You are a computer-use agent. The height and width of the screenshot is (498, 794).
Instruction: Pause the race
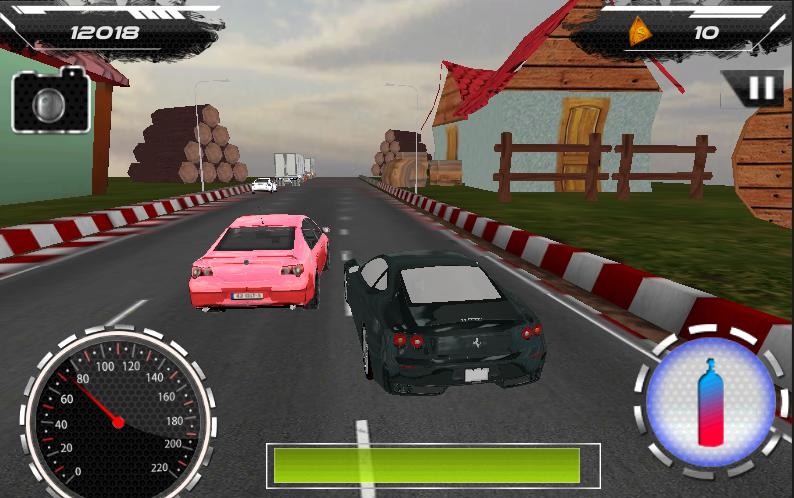click(760, 89)
